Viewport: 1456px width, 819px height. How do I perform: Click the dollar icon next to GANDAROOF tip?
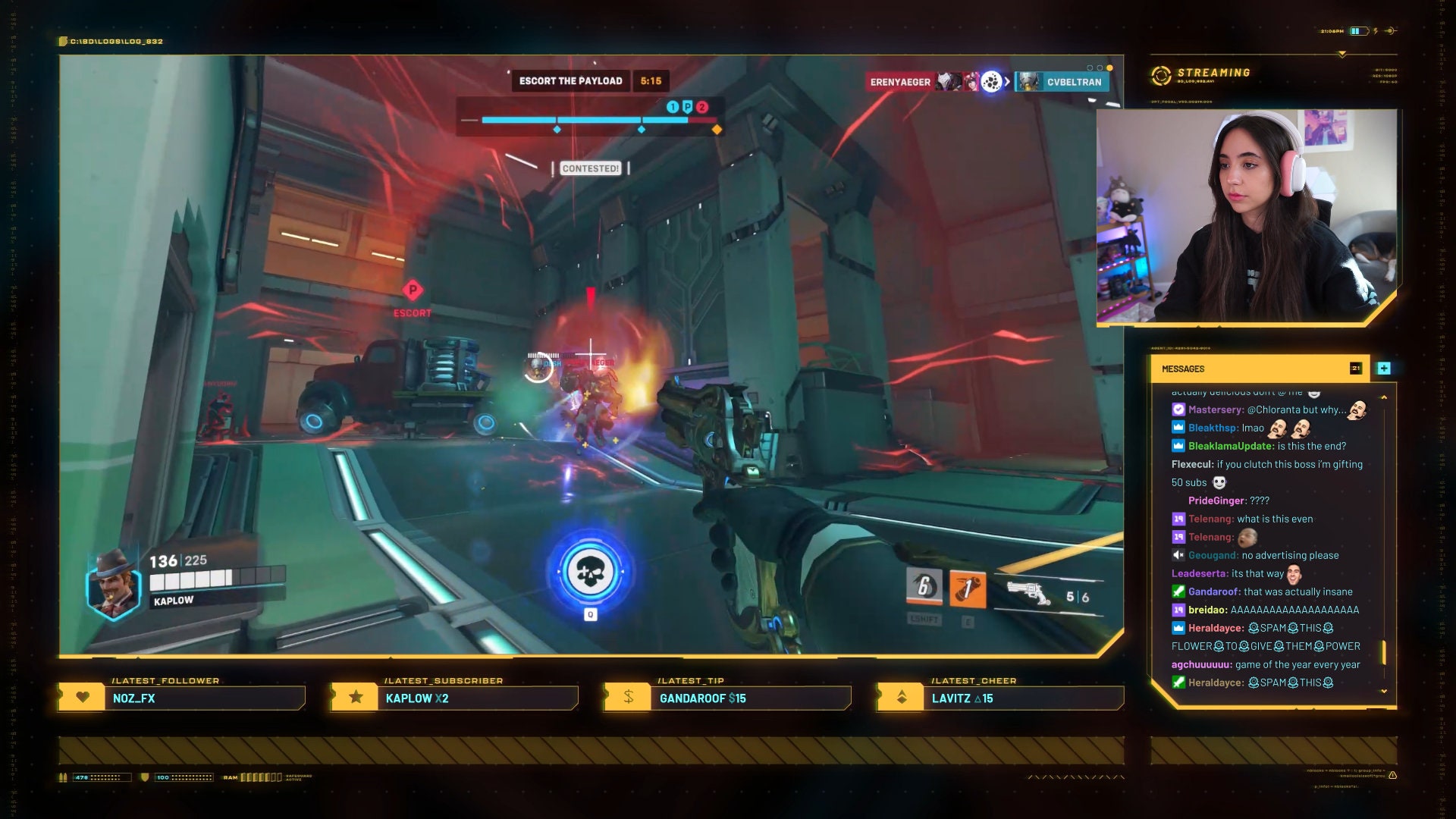tap(627, 696)
